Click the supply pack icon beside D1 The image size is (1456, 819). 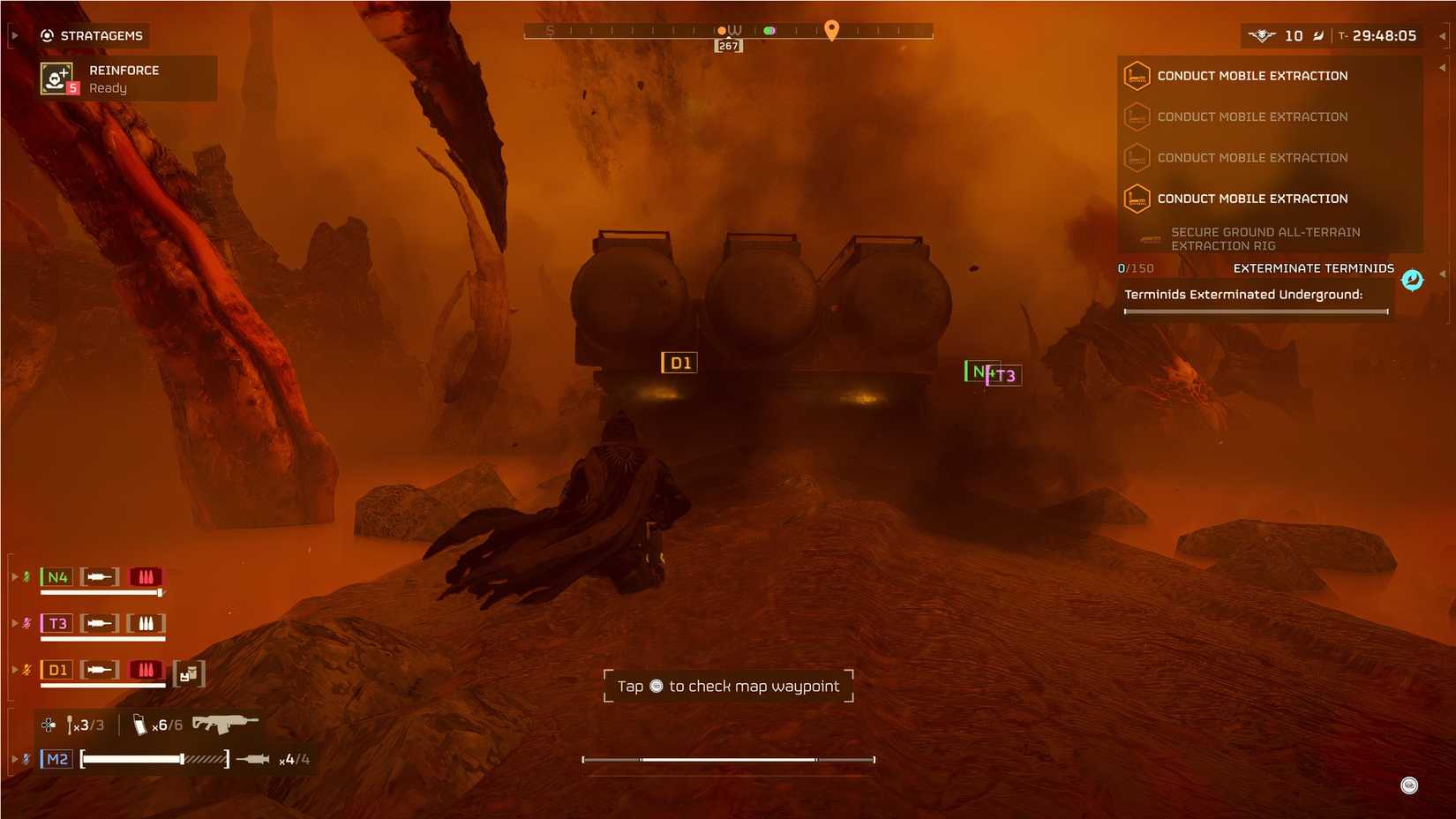(189, 673)
